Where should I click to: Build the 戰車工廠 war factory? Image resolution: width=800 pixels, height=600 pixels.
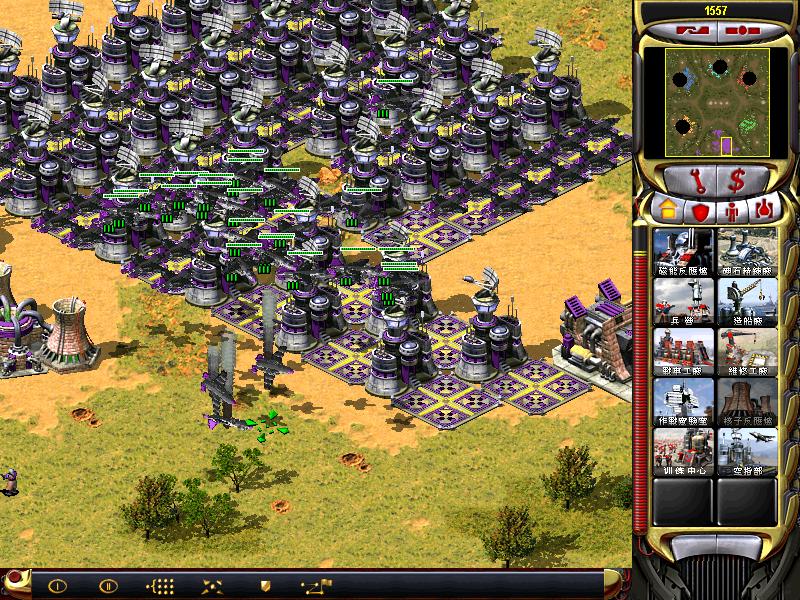point(682,351)
